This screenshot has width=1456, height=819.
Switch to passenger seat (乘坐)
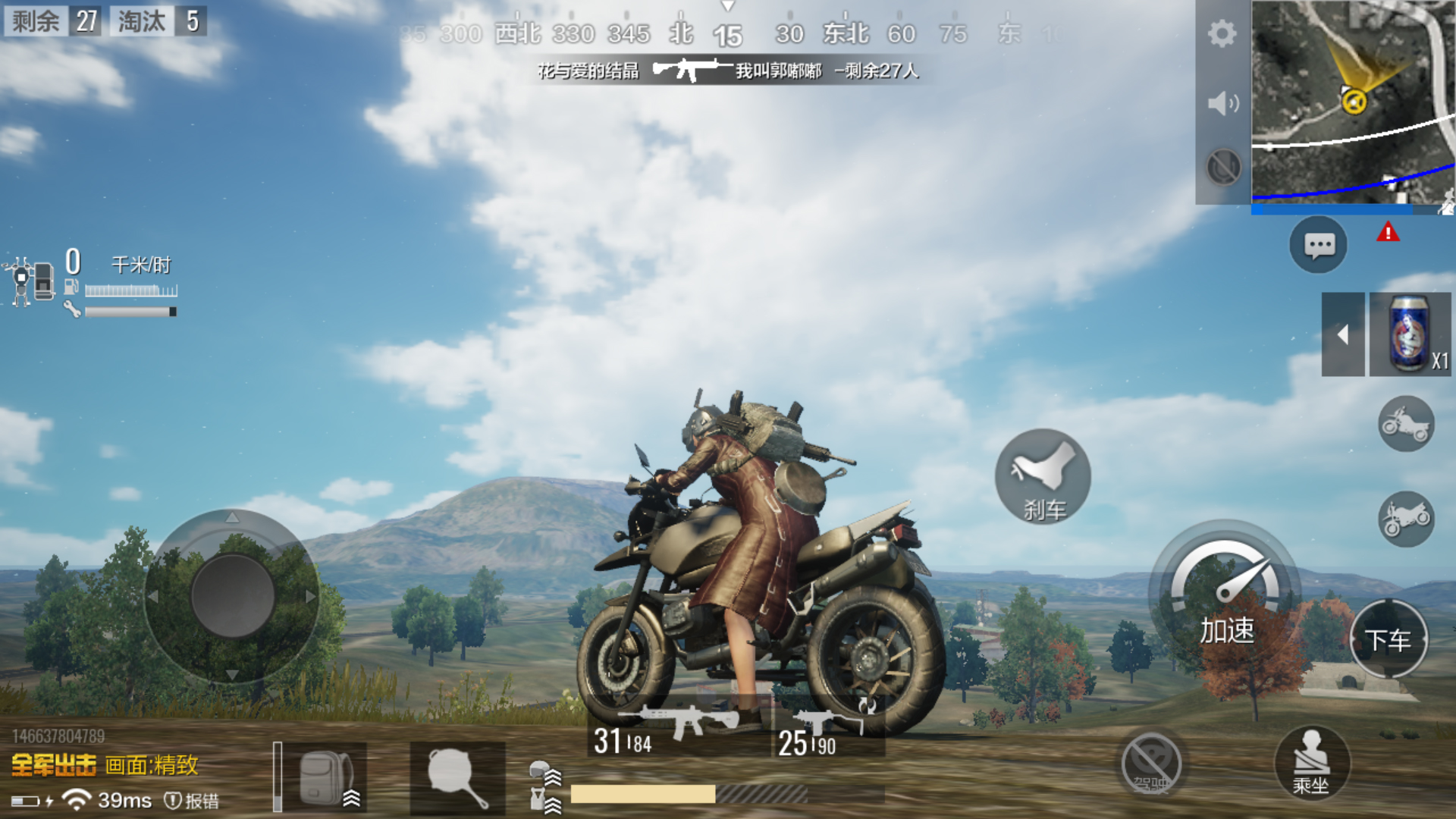tap(1311, 762)
